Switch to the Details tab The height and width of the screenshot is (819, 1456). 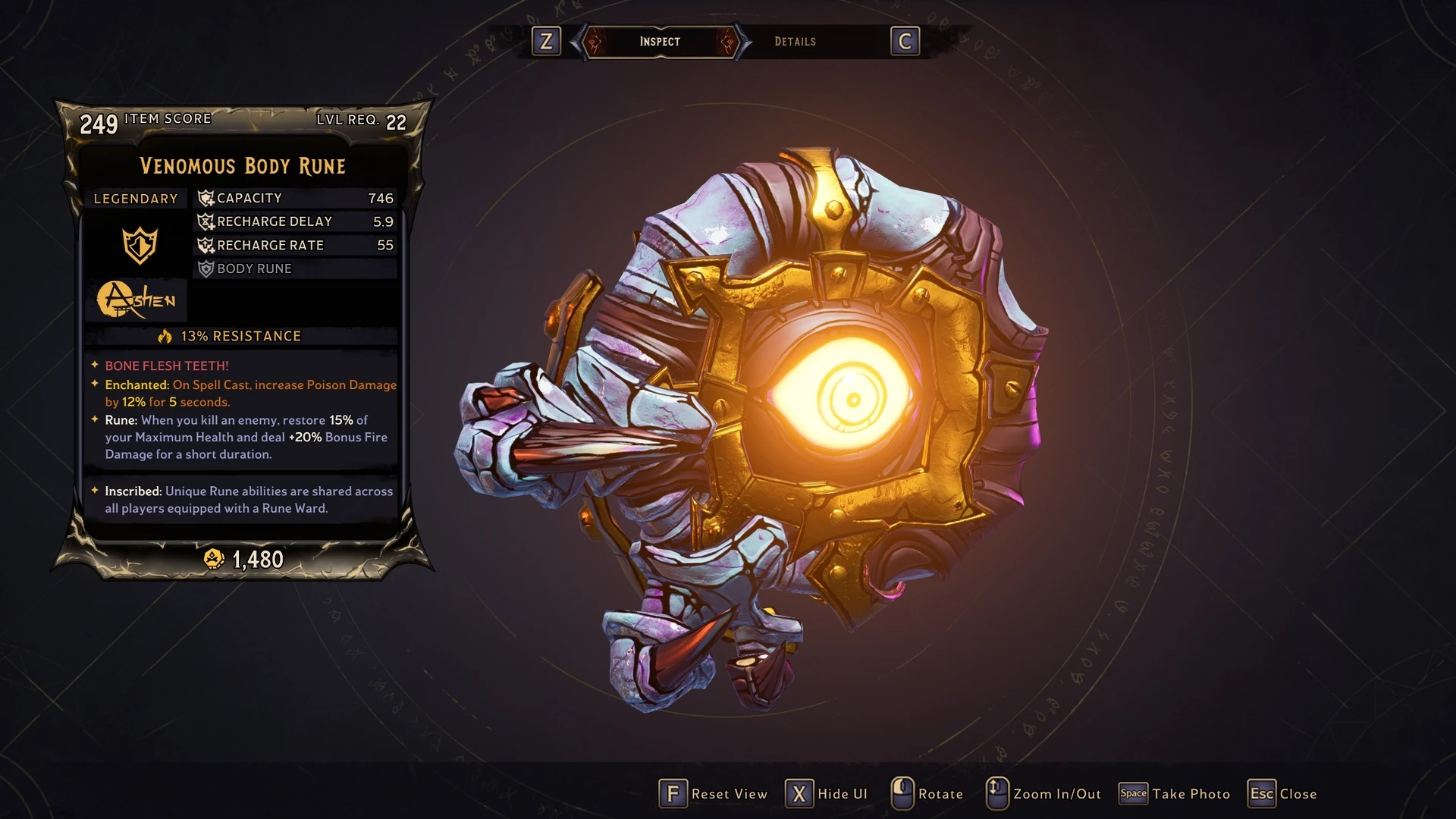coord(795,42)
